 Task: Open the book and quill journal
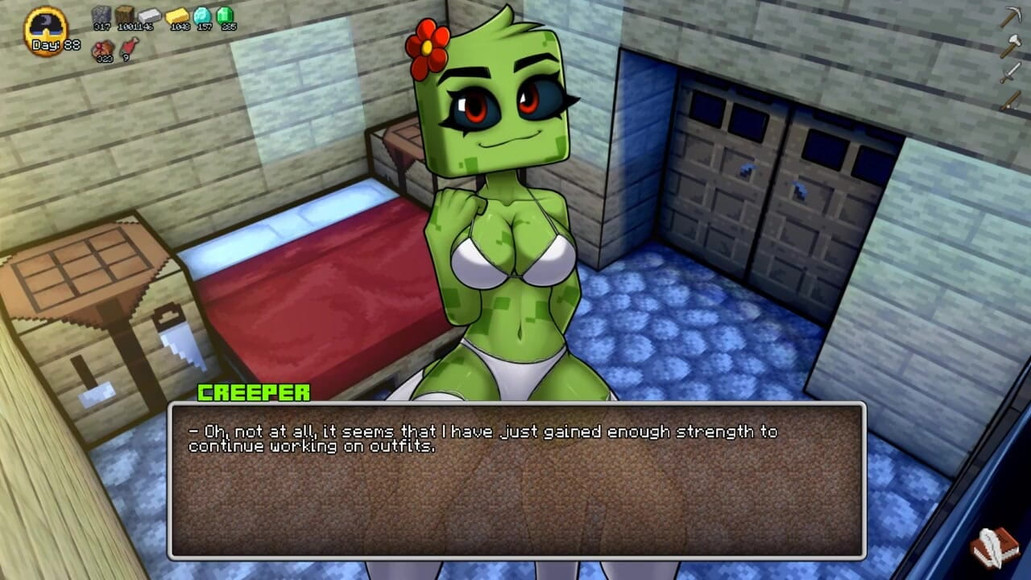995,548
